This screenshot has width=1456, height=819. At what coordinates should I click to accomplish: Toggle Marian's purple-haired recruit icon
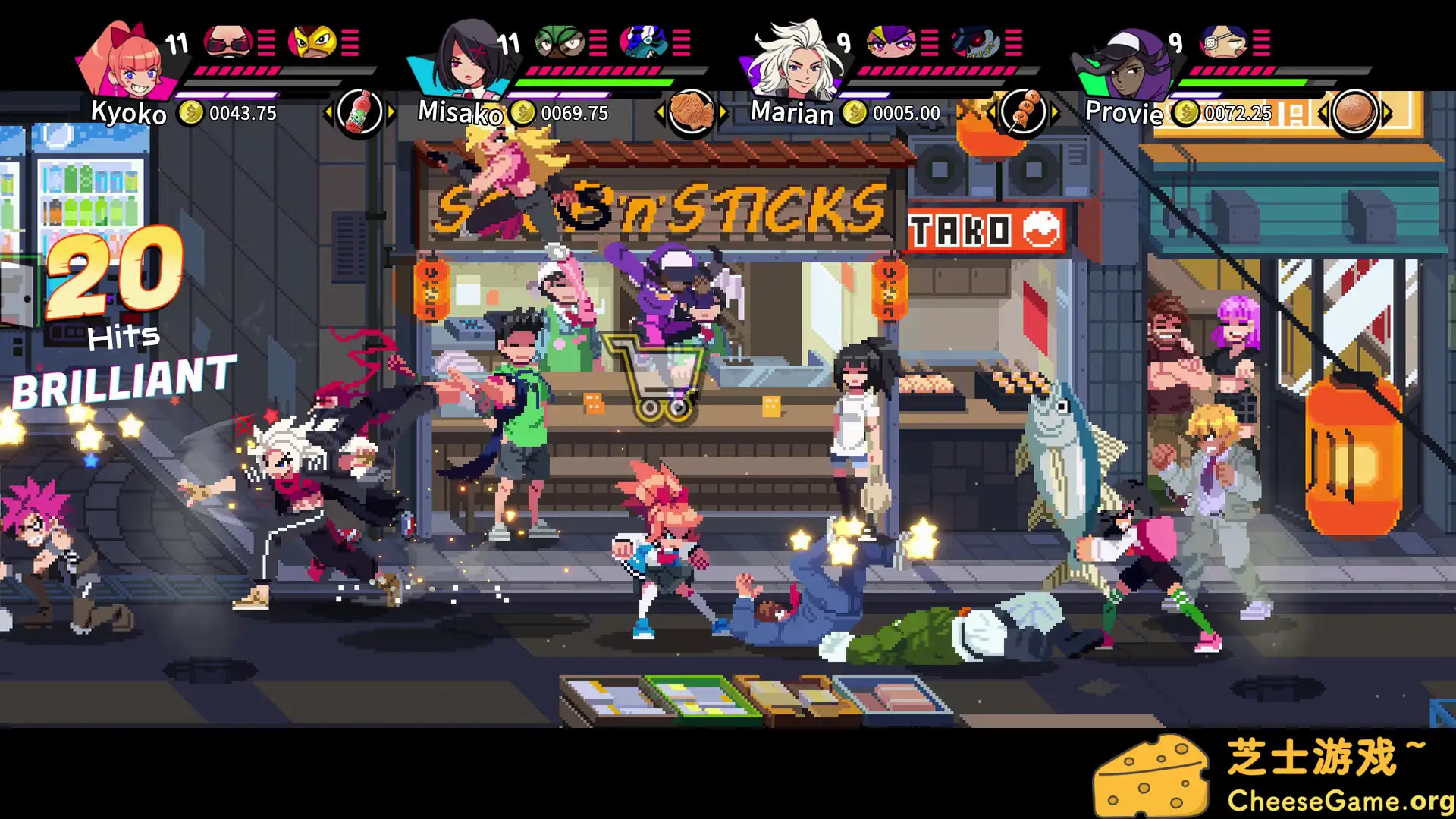(893, 43)
